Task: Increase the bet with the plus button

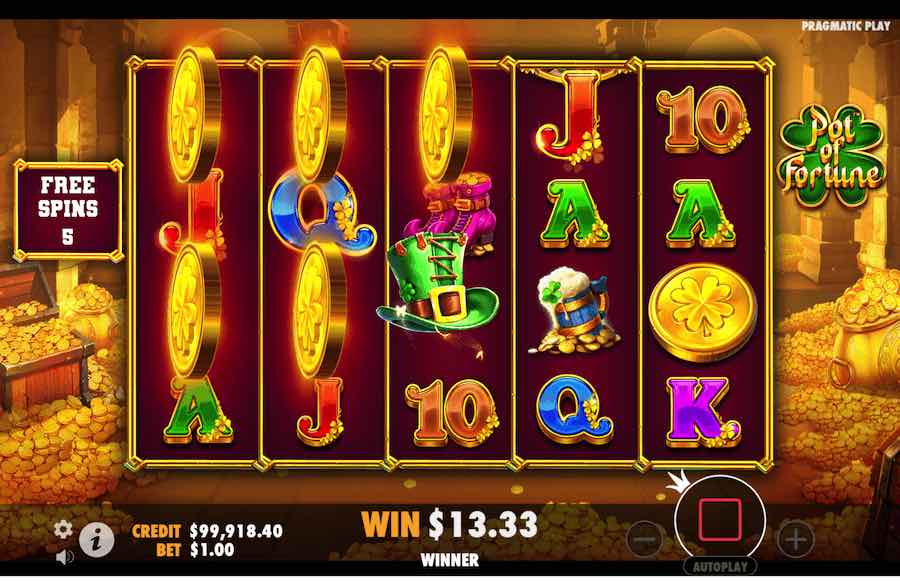Action: [x=796, y=540]
